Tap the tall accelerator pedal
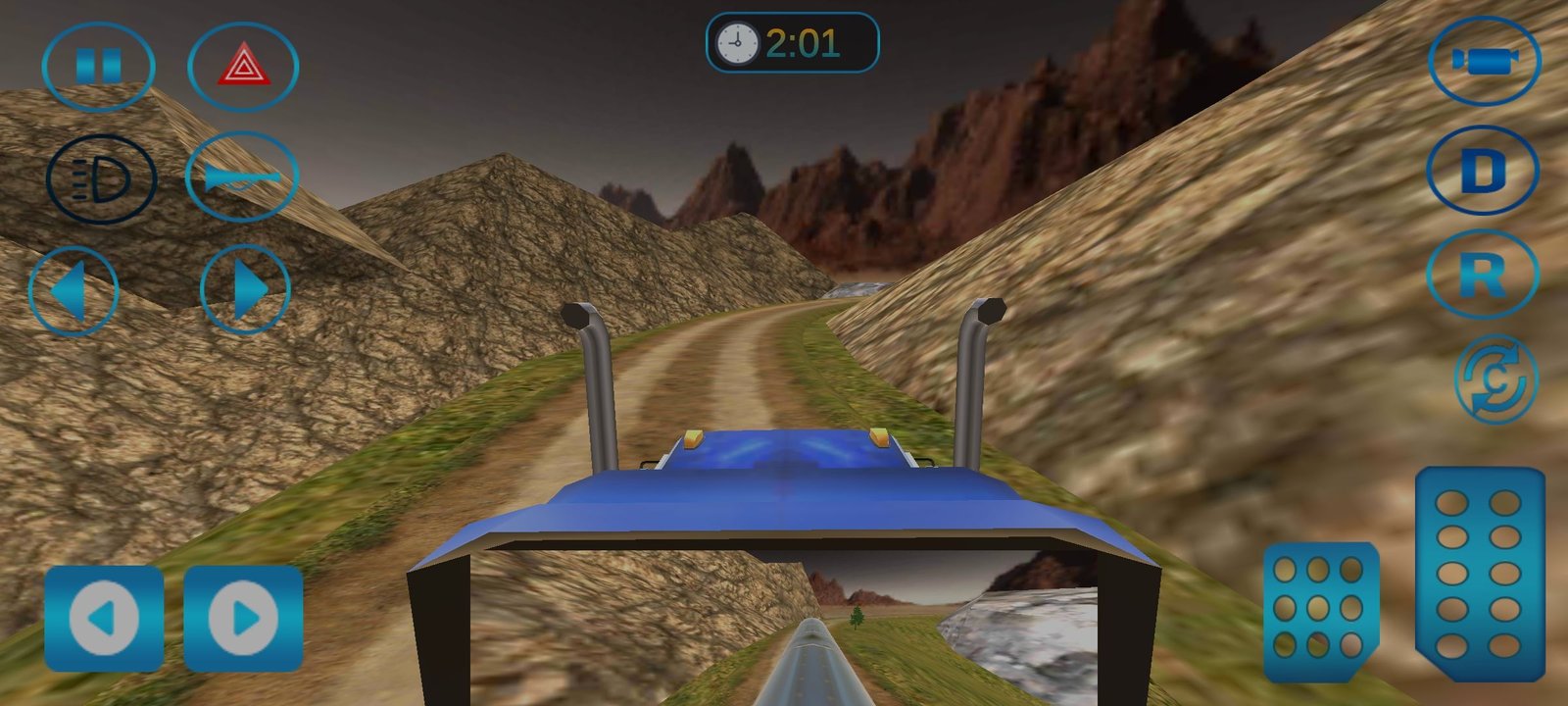 pos(1479,574)
